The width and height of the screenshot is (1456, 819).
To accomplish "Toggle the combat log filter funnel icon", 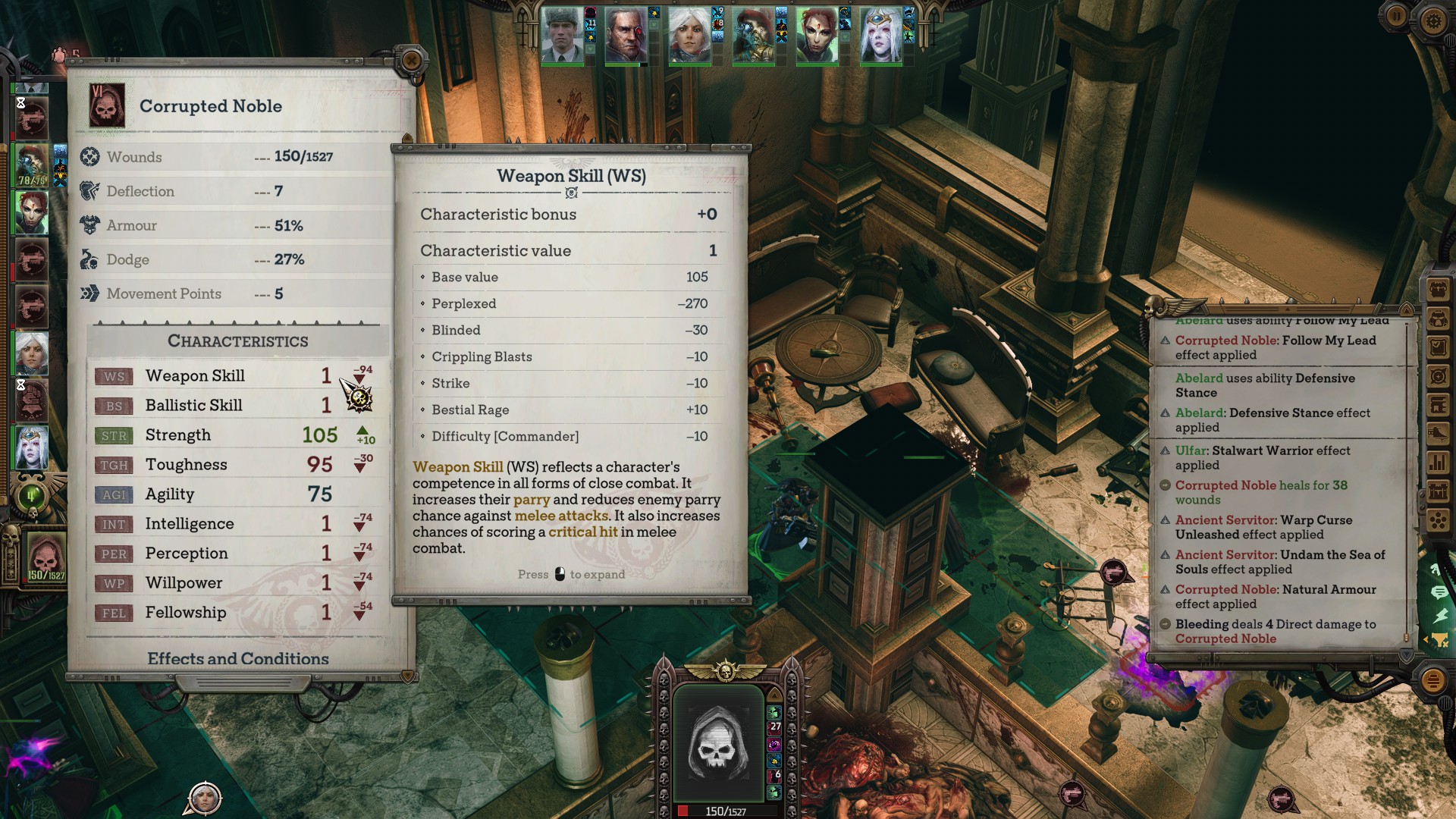I will click(1439, 640).
